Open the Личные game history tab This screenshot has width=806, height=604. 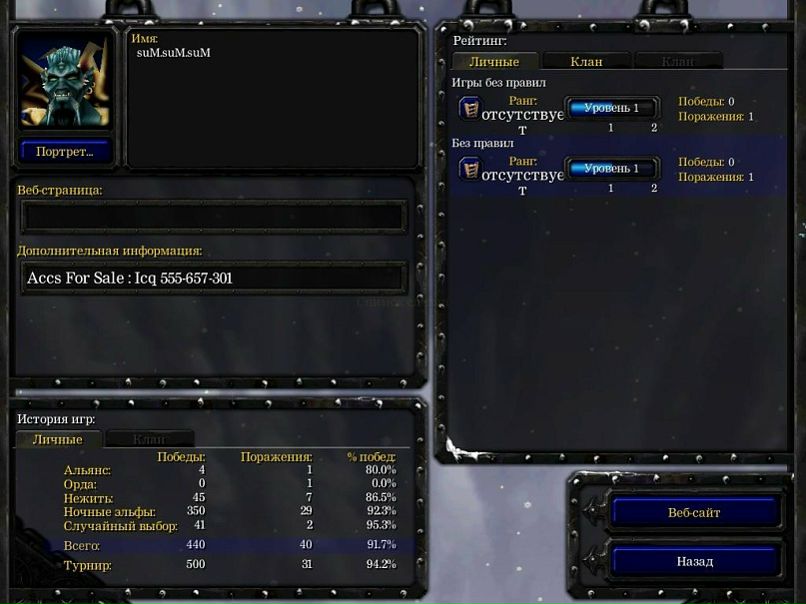click(x=57, y=439)
